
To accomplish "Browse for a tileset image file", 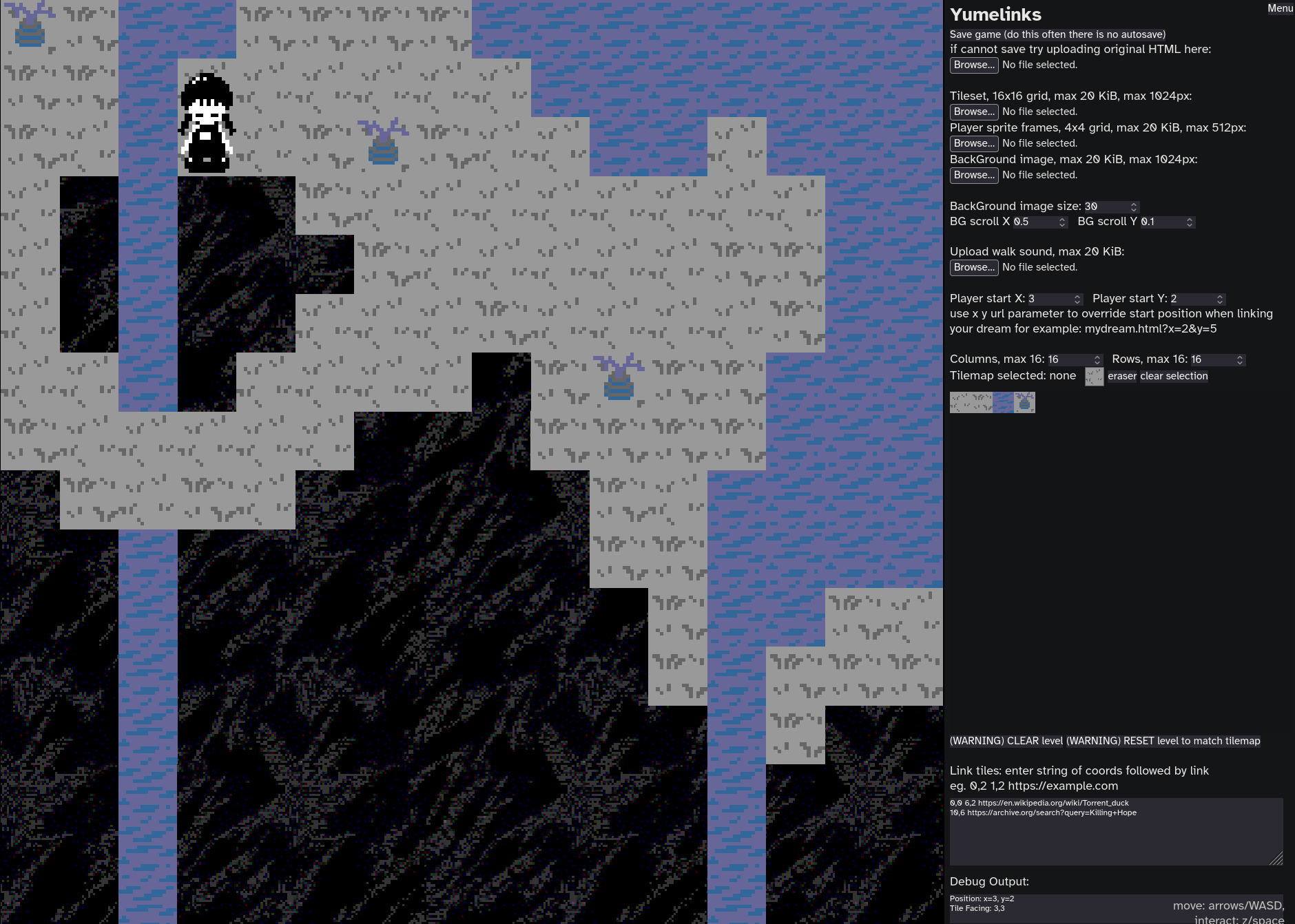I will [973, 111].
